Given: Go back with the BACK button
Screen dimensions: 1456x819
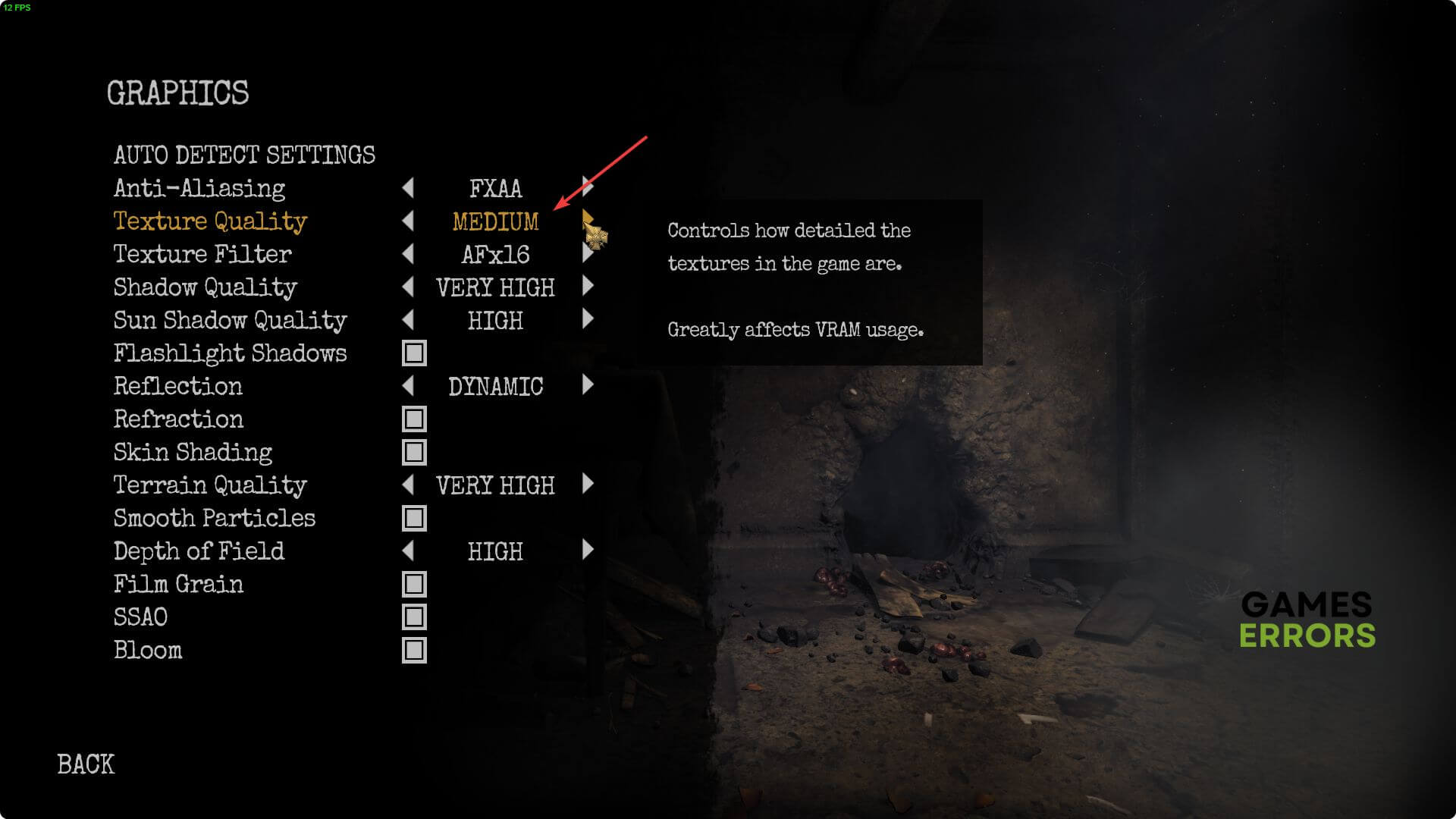Looking at the screenshot, I should coord(86,764).
